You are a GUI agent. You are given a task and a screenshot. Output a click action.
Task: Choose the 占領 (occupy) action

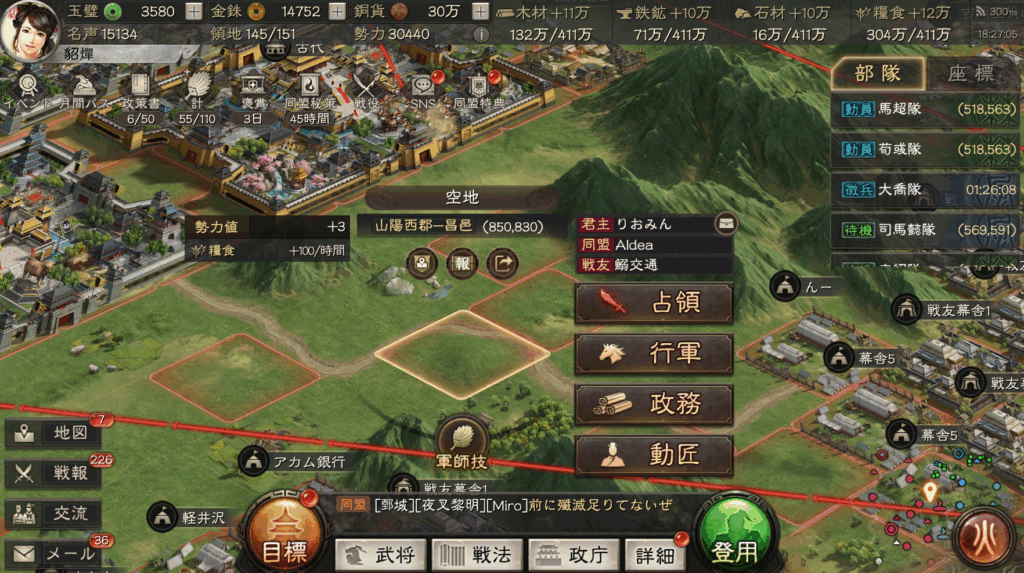pyautogui.click(x=654, y=303)
